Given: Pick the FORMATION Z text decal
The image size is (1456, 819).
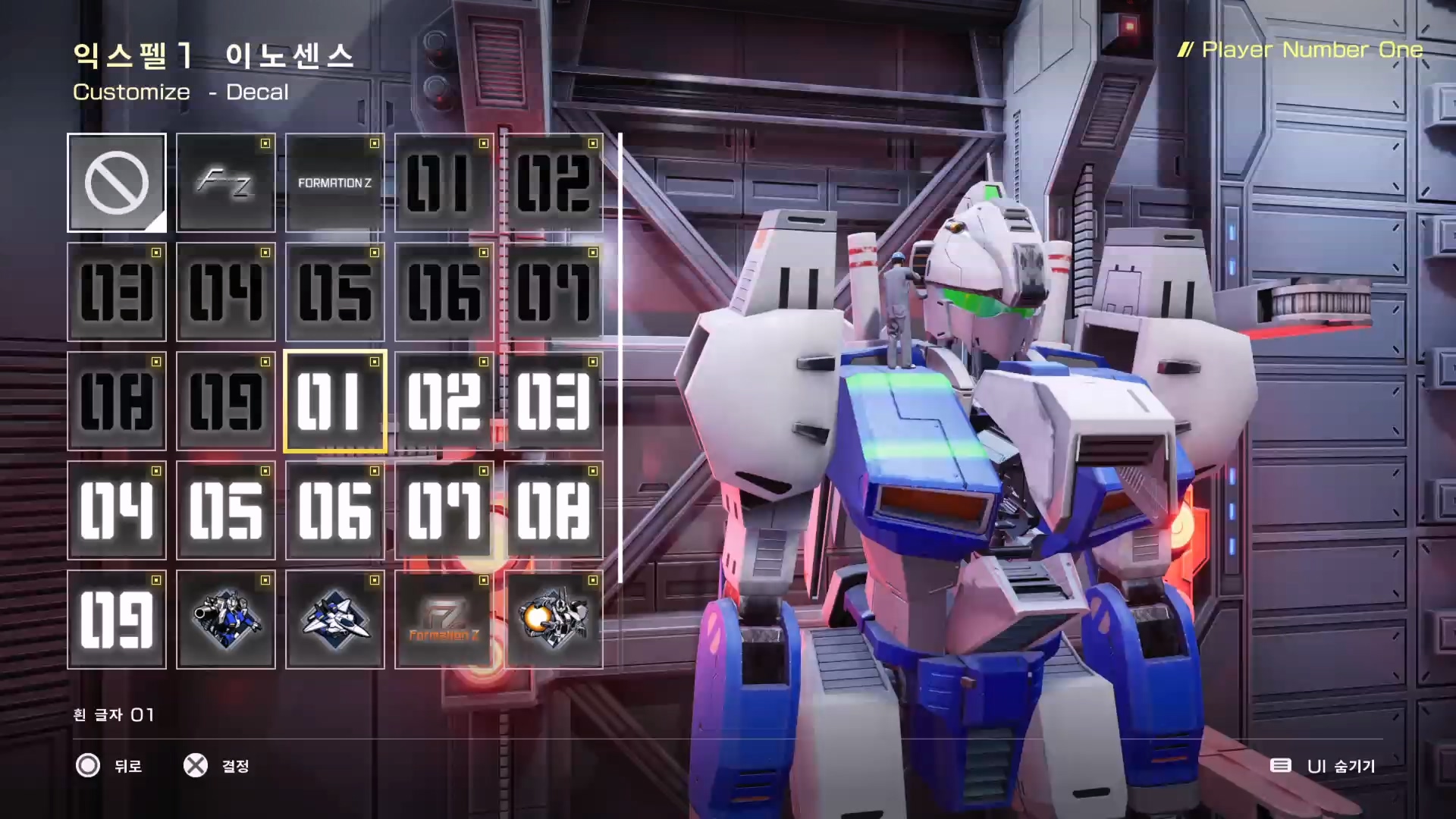Looking at the screenshot, I should click(335, 183).
